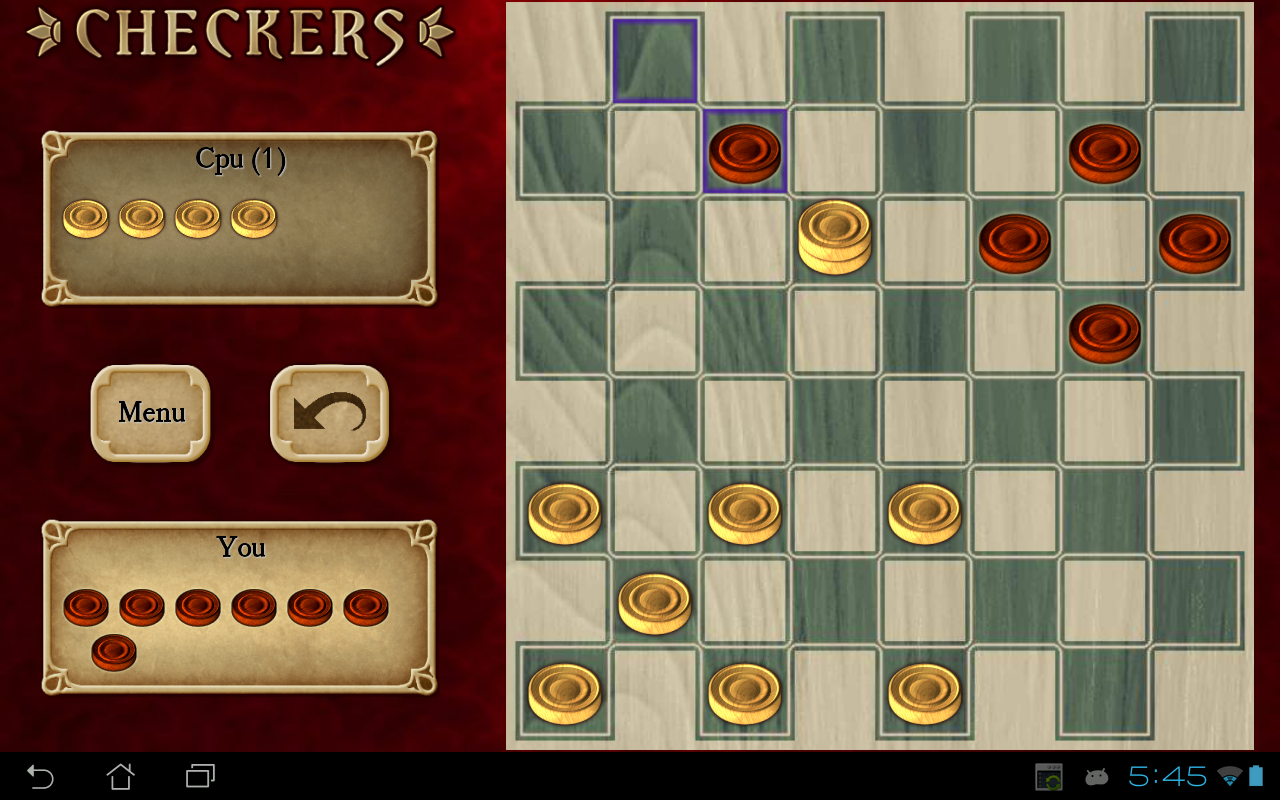The width and height of the screenshot is (1280, 800).
Task: Click the lone yellow checker below the left group
Action: [655, 603]
